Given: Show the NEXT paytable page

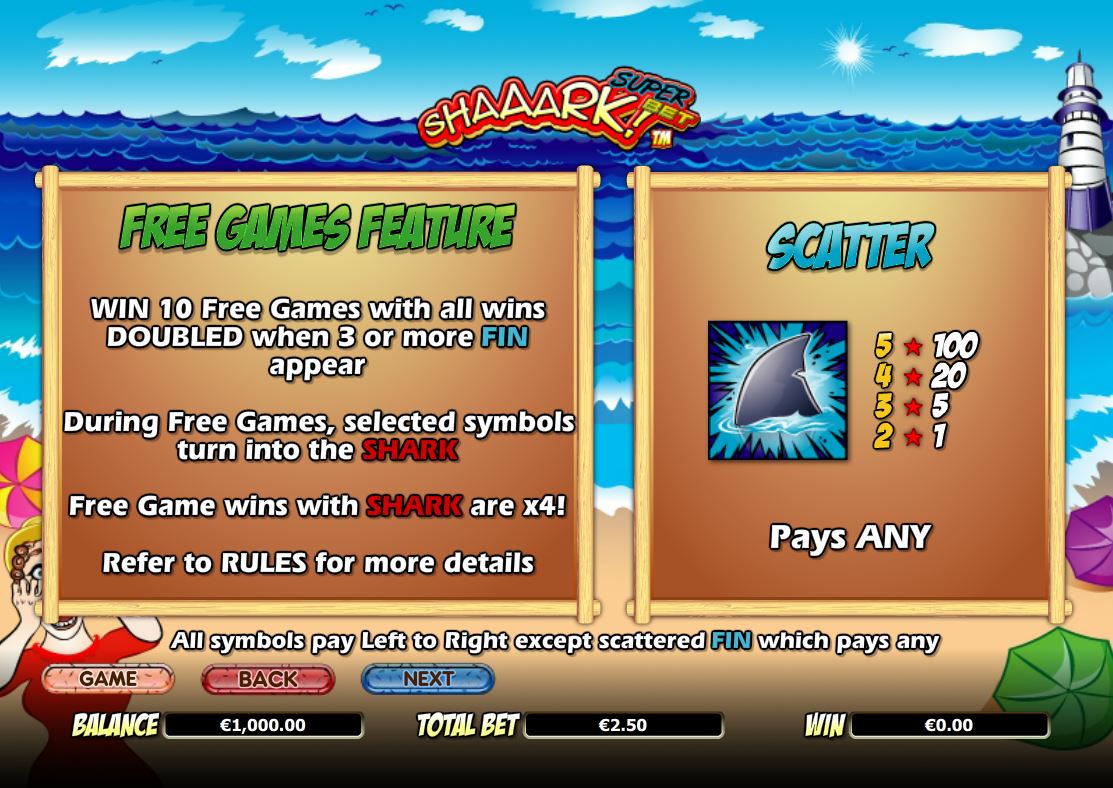Looking at the screenshot, I should pos(428,679).
